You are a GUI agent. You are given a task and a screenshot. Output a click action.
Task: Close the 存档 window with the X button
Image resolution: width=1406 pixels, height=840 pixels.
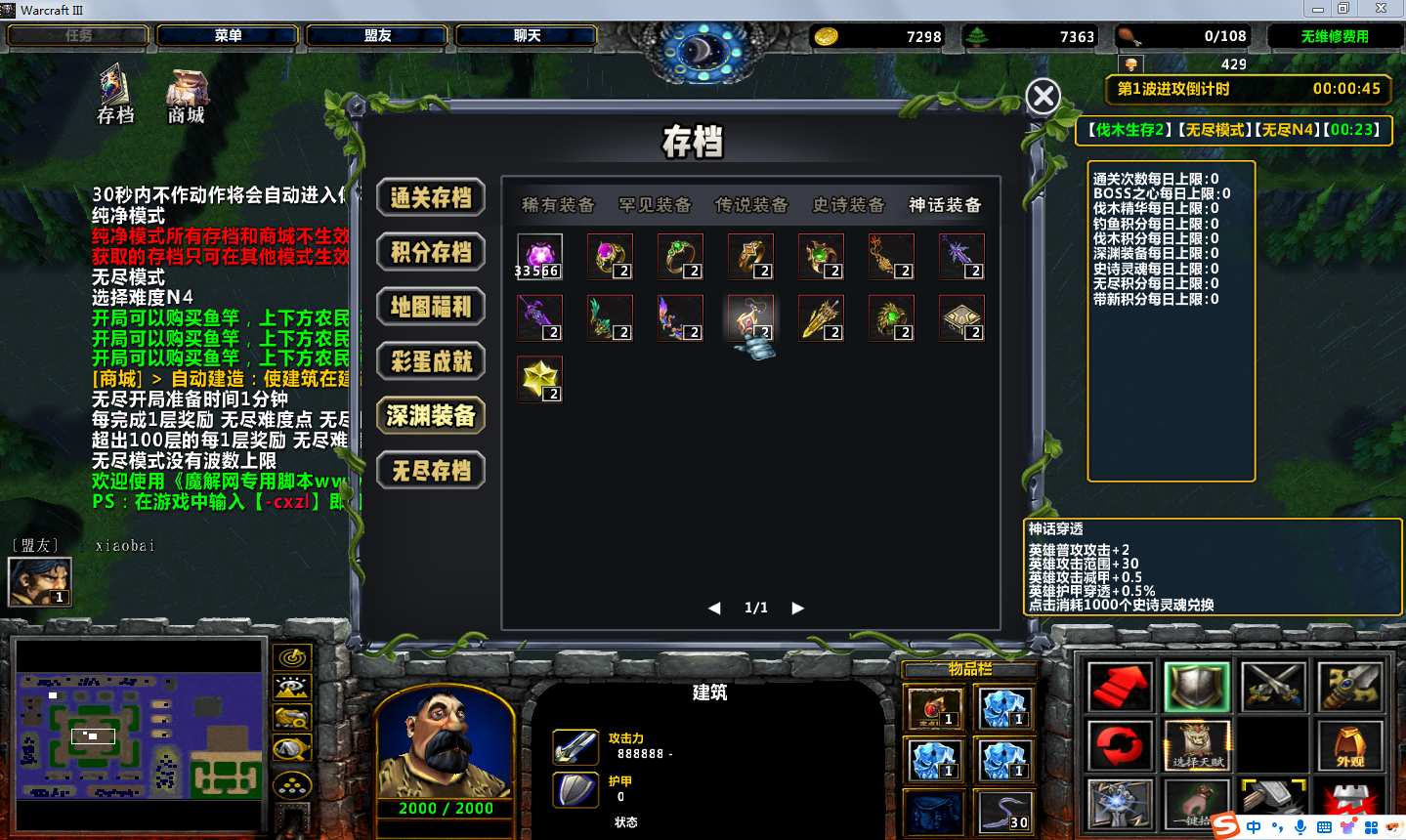(x=1043, y=96)
